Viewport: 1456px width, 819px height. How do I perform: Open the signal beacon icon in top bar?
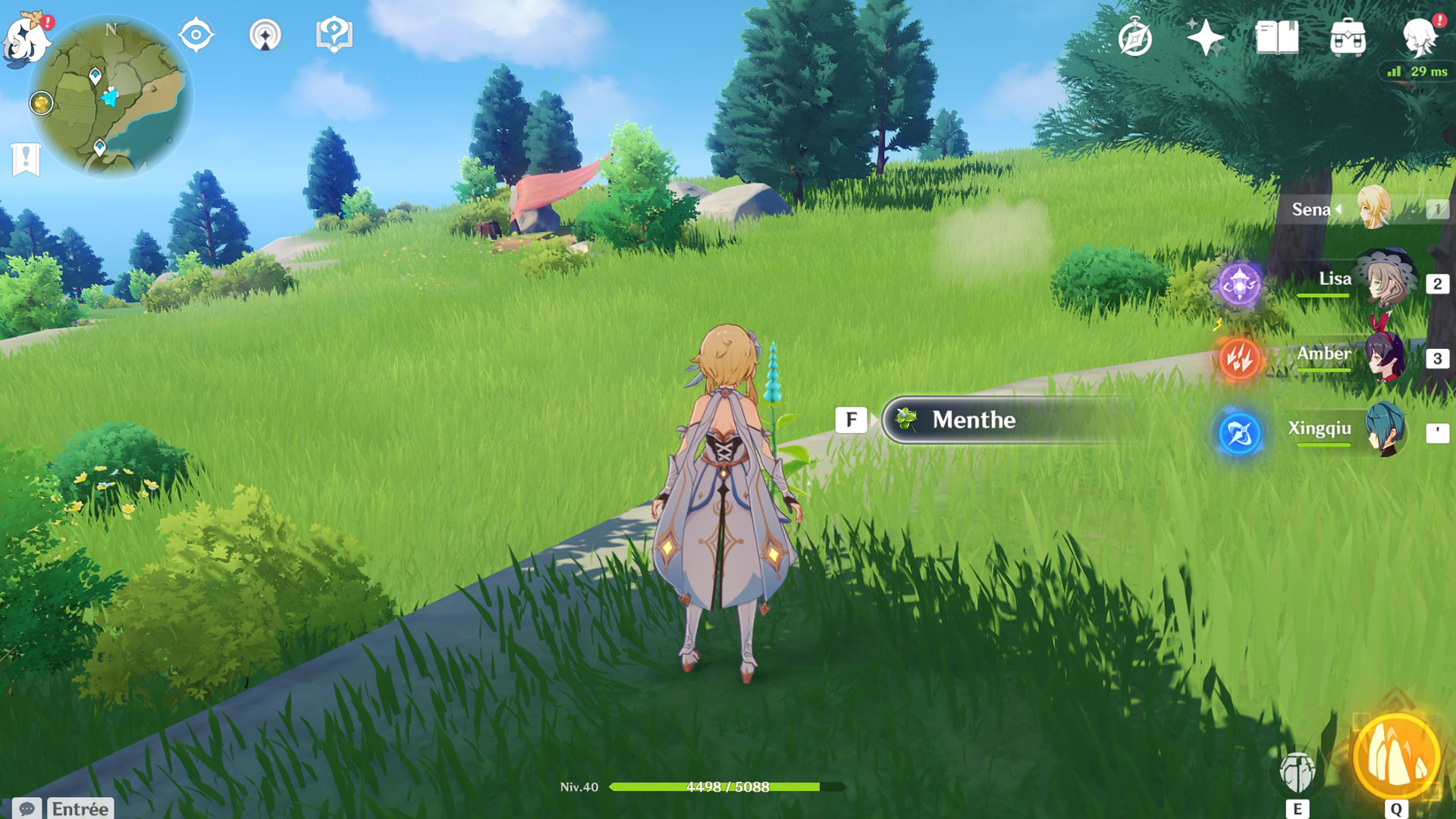pos(265,35)
